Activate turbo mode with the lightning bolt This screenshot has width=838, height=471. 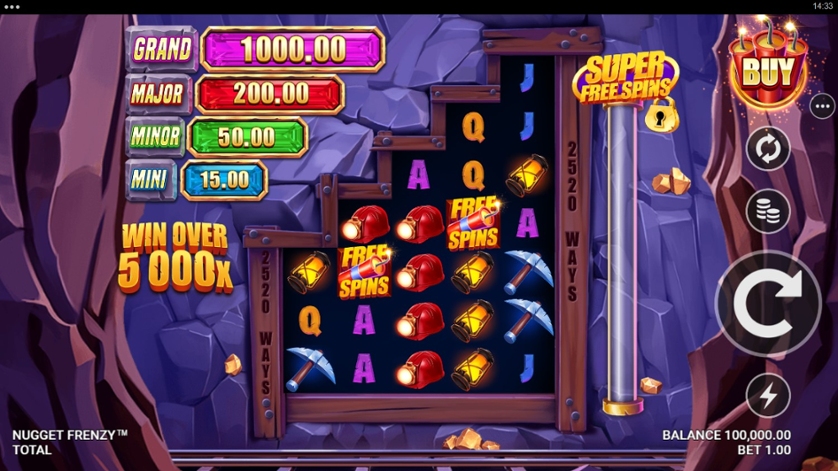coord(768,397)
